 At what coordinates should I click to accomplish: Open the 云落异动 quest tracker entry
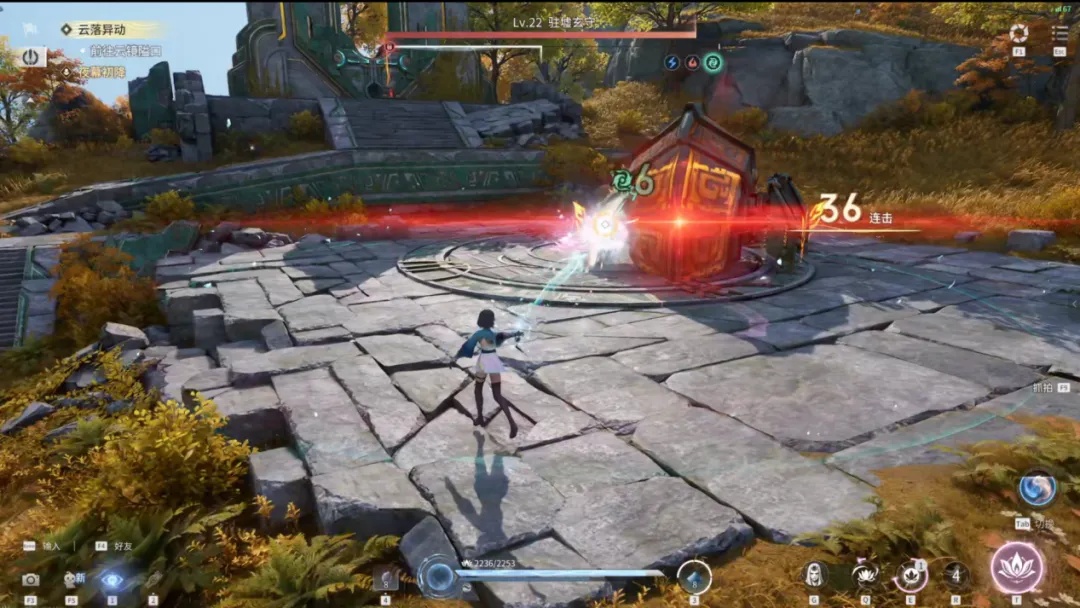110,30
